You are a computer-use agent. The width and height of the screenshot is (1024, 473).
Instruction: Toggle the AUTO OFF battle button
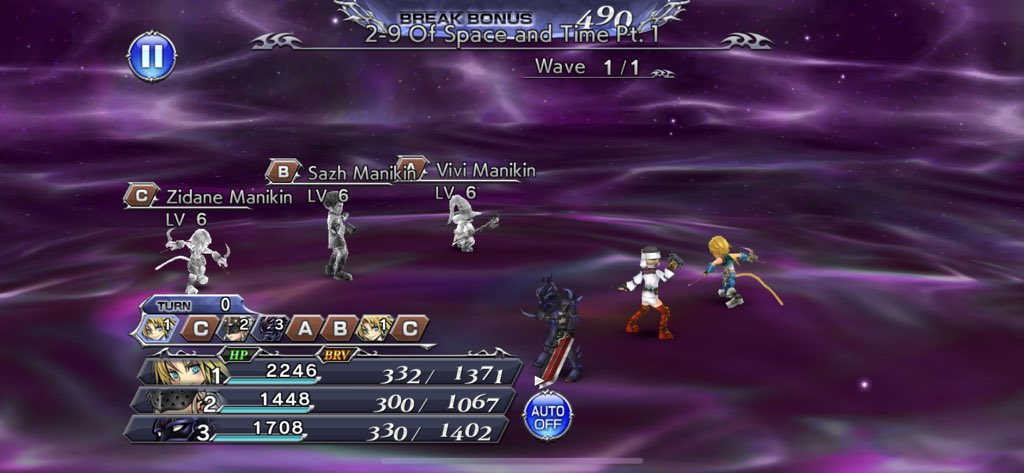point(547,416)
